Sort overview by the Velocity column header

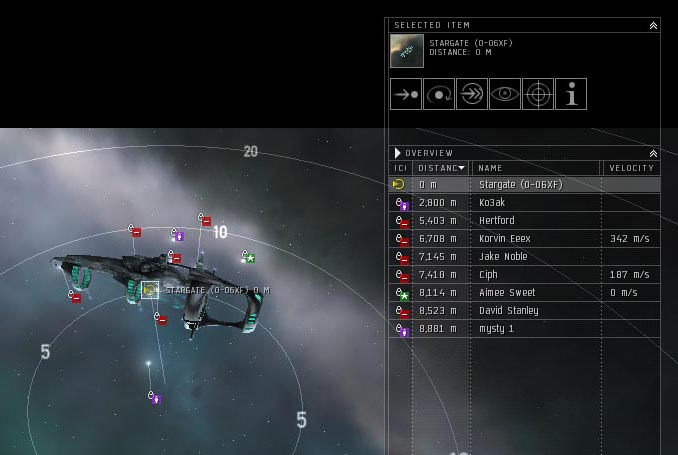pyautogui.click(x=630, y=168)
